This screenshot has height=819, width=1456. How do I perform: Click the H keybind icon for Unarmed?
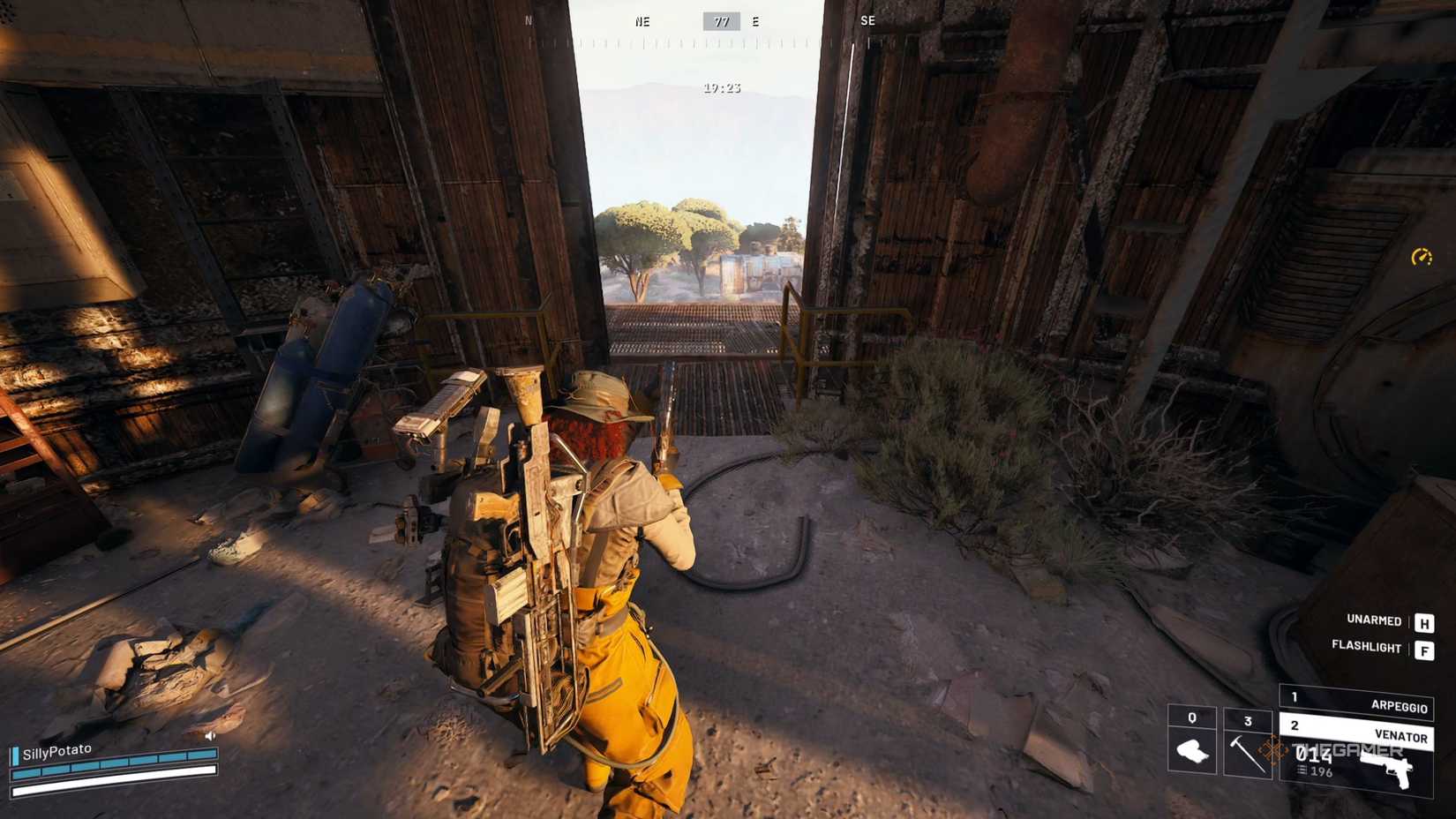(x=1425, y=622)
